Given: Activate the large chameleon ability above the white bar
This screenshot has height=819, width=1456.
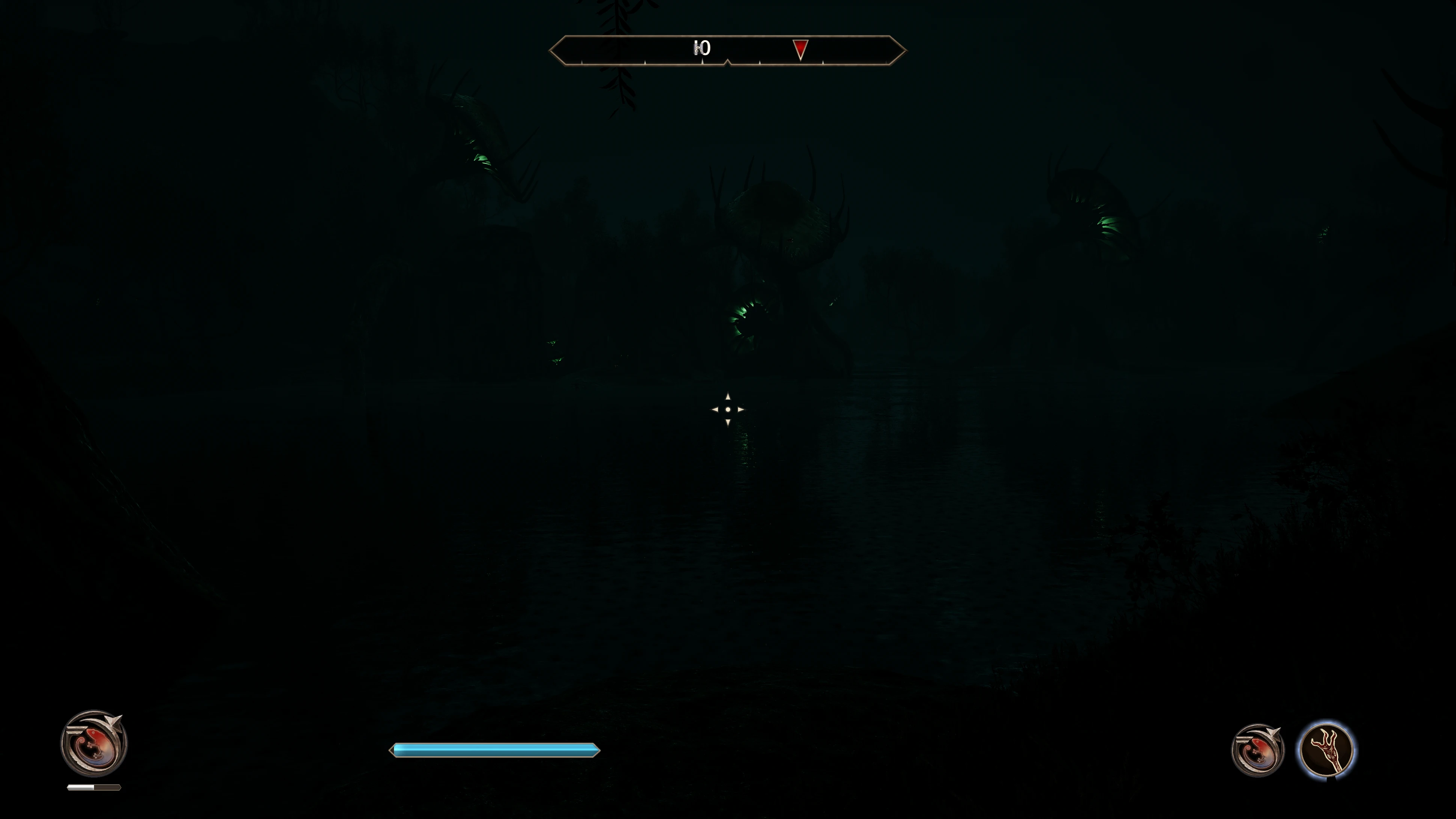Looking at the screenshot, I should pyautogui.click(x=94, y=743).
